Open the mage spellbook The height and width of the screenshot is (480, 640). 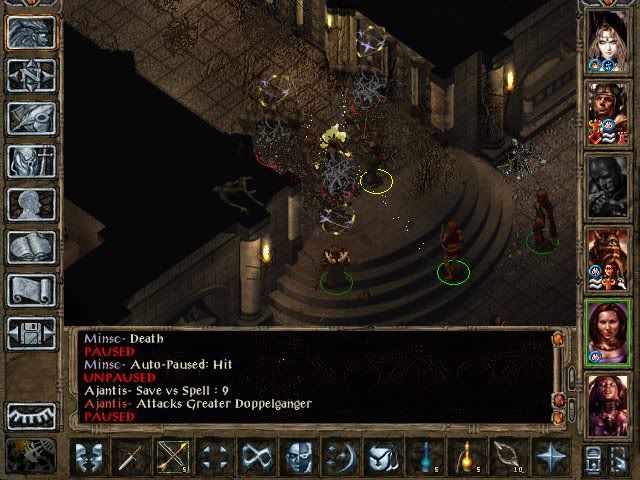[30, 247]
